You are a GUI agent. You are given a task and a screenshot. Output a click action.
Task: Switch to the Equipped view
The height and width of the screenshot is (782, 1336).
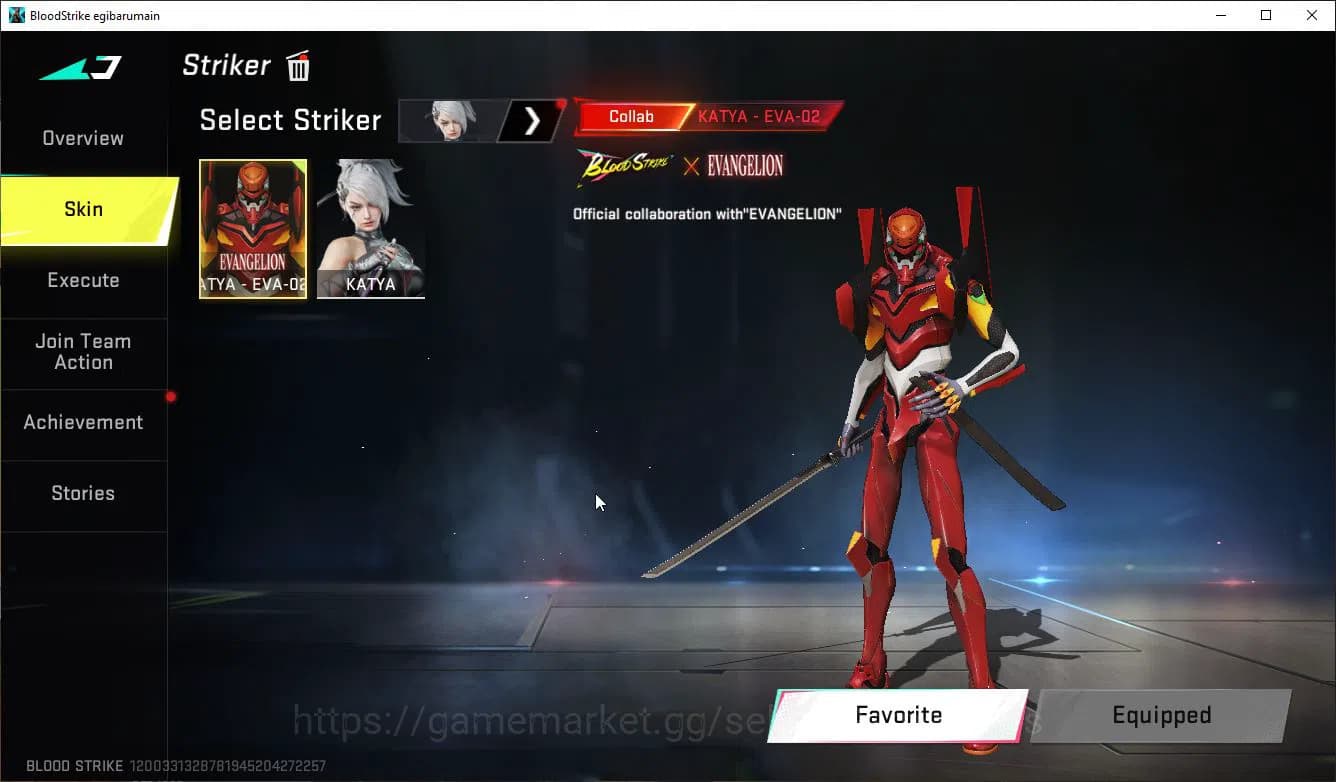click(x=1161, y=715)
